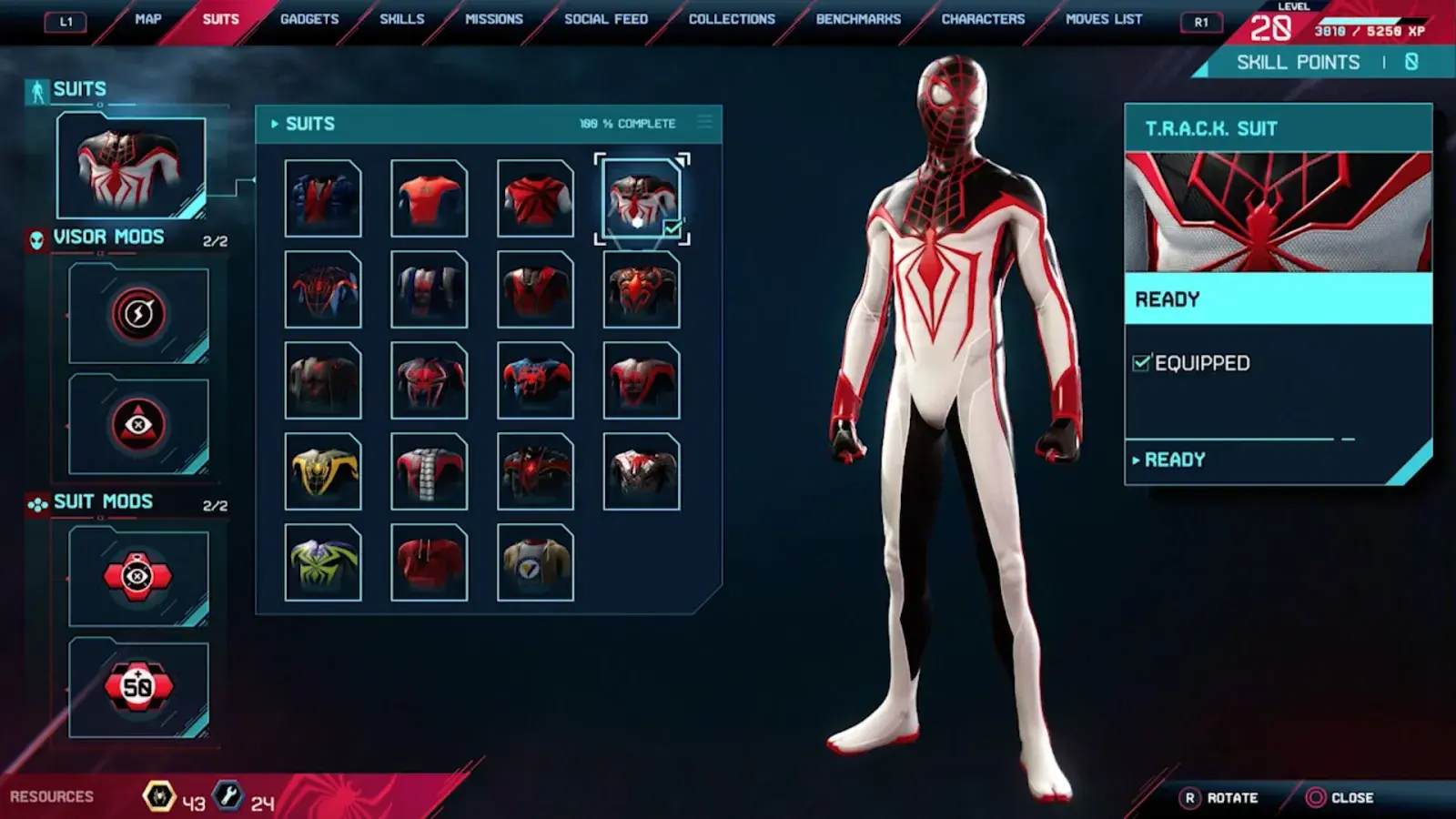This screenshot has width=1456, height=819.
Task: Select the green and purple suit tile
Action: (x=323, y=562)
